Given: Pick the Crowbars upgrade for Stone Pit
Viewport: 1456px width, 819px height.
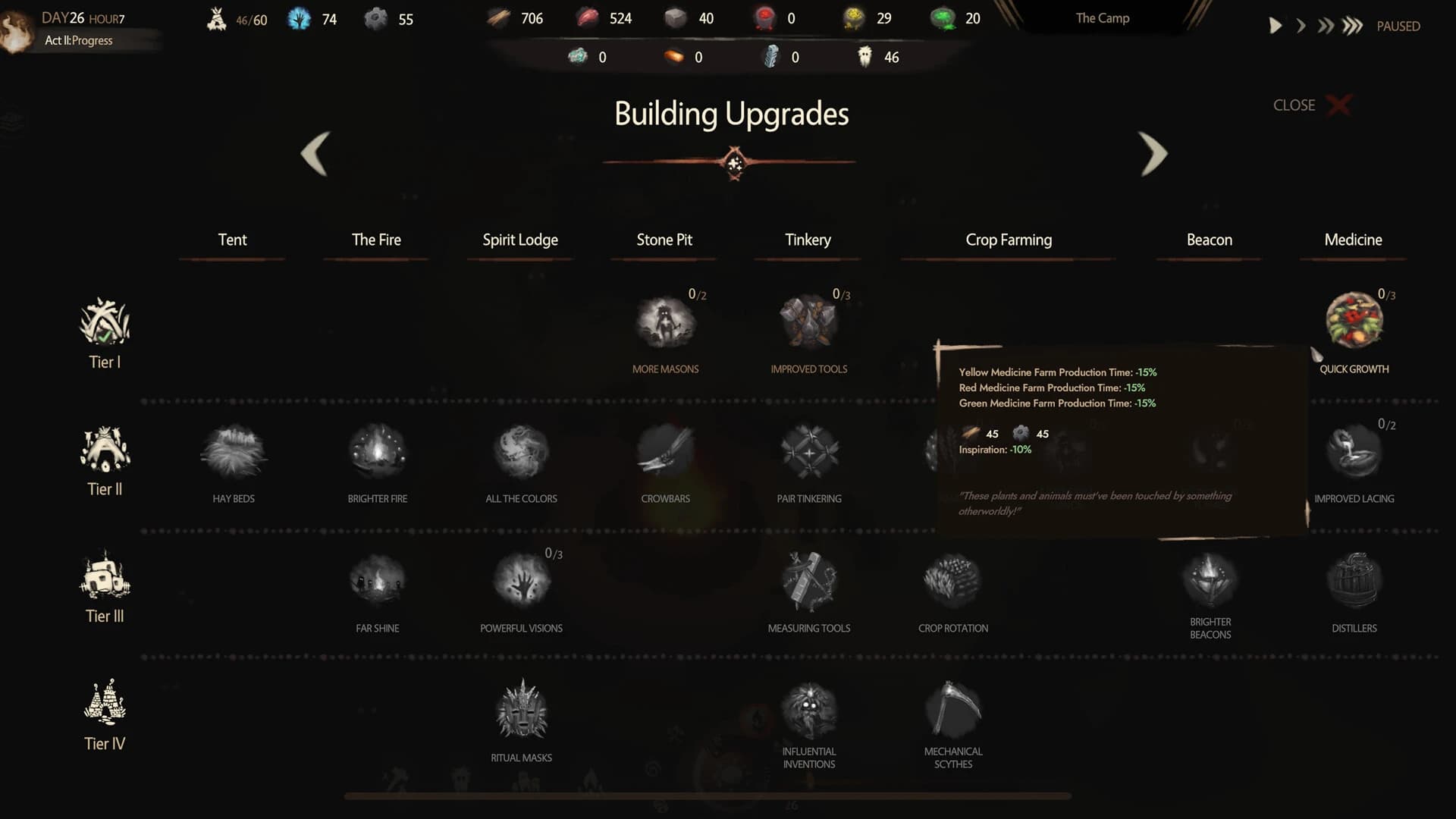Looking at the screenshot, I should (x=665, y=451).
